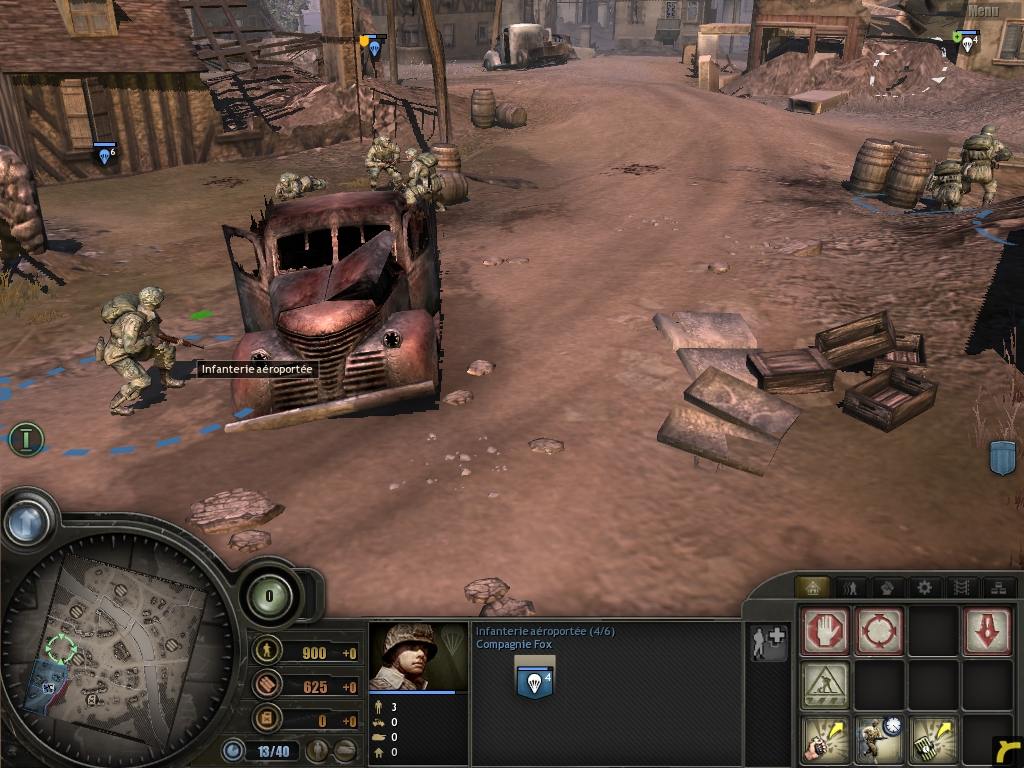
Task: Click the blue arrow button above the minimap
Action: click(27, 520)
